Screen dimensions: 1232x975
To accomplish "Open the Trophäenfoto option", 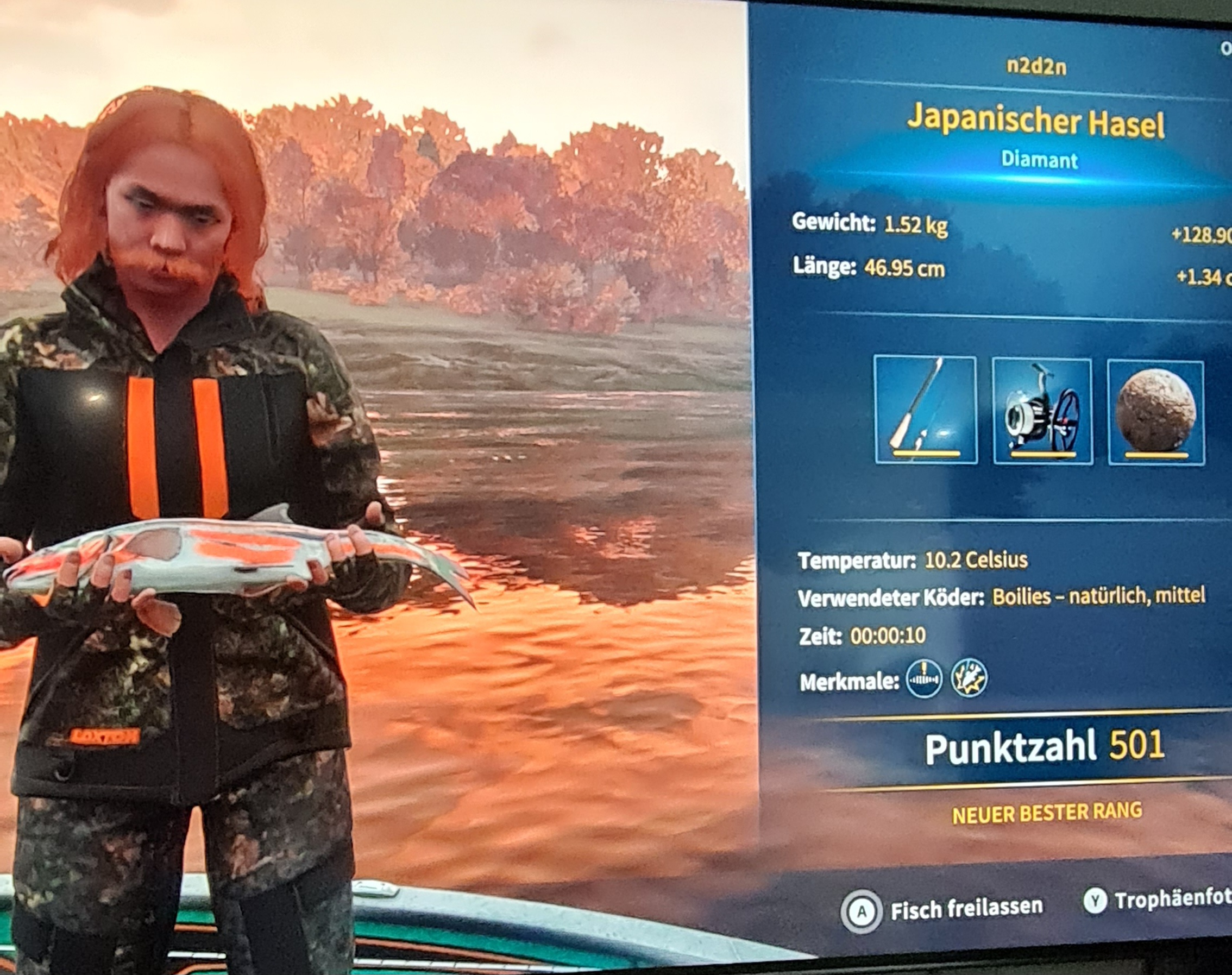I will click(x=1160, y=900).
